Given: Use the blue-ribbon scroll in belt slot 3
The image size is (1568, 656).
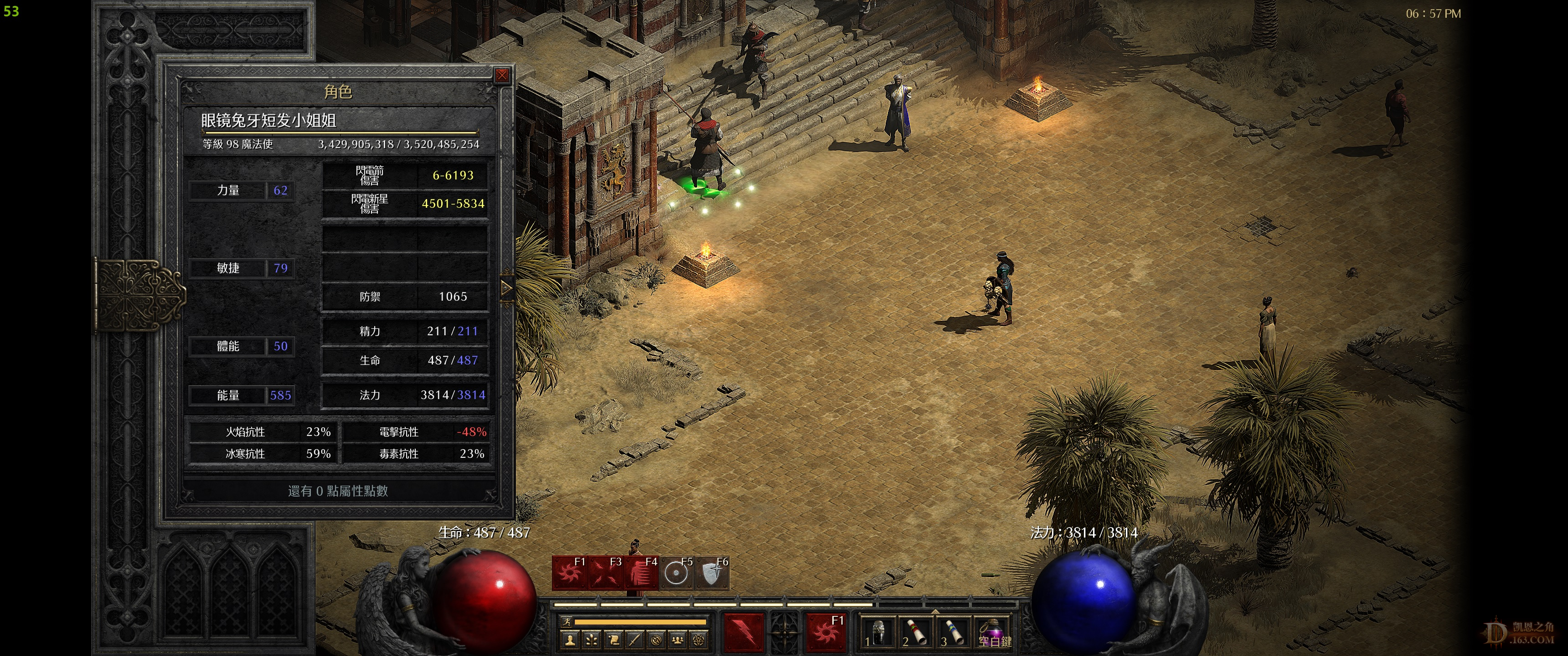Looking at the screenshot, I should pos(954,633).
